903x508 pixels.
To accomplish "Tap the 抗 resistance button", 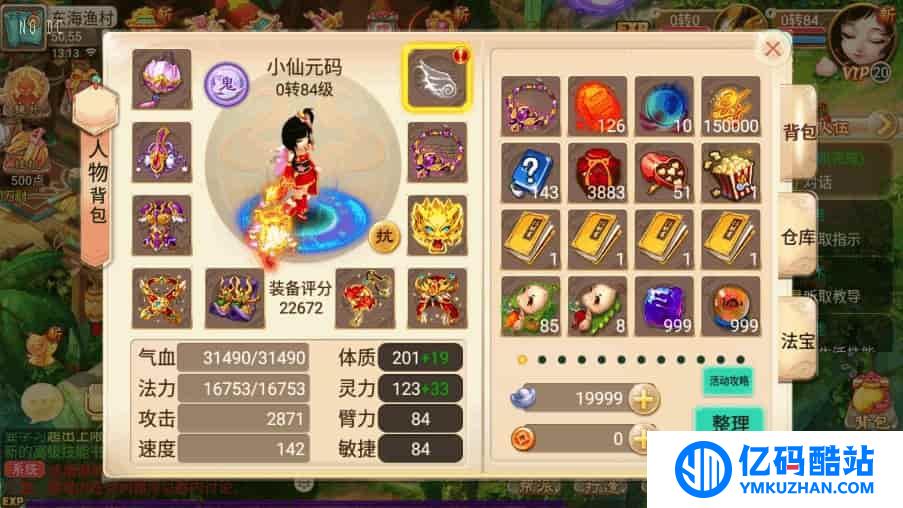I will coord(383,237).
